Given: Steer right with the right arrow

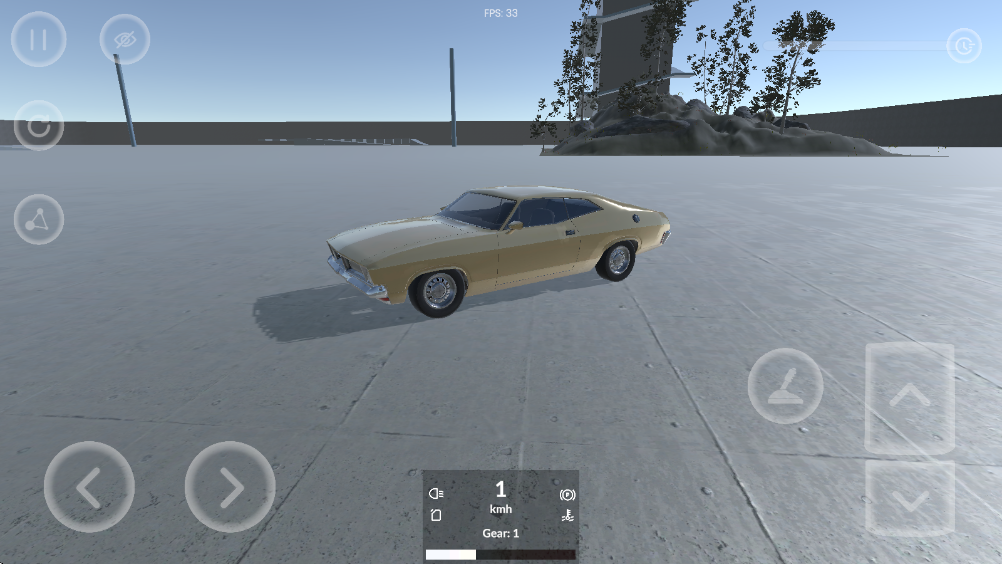Looking at the screenshot, I should (230, 487).
